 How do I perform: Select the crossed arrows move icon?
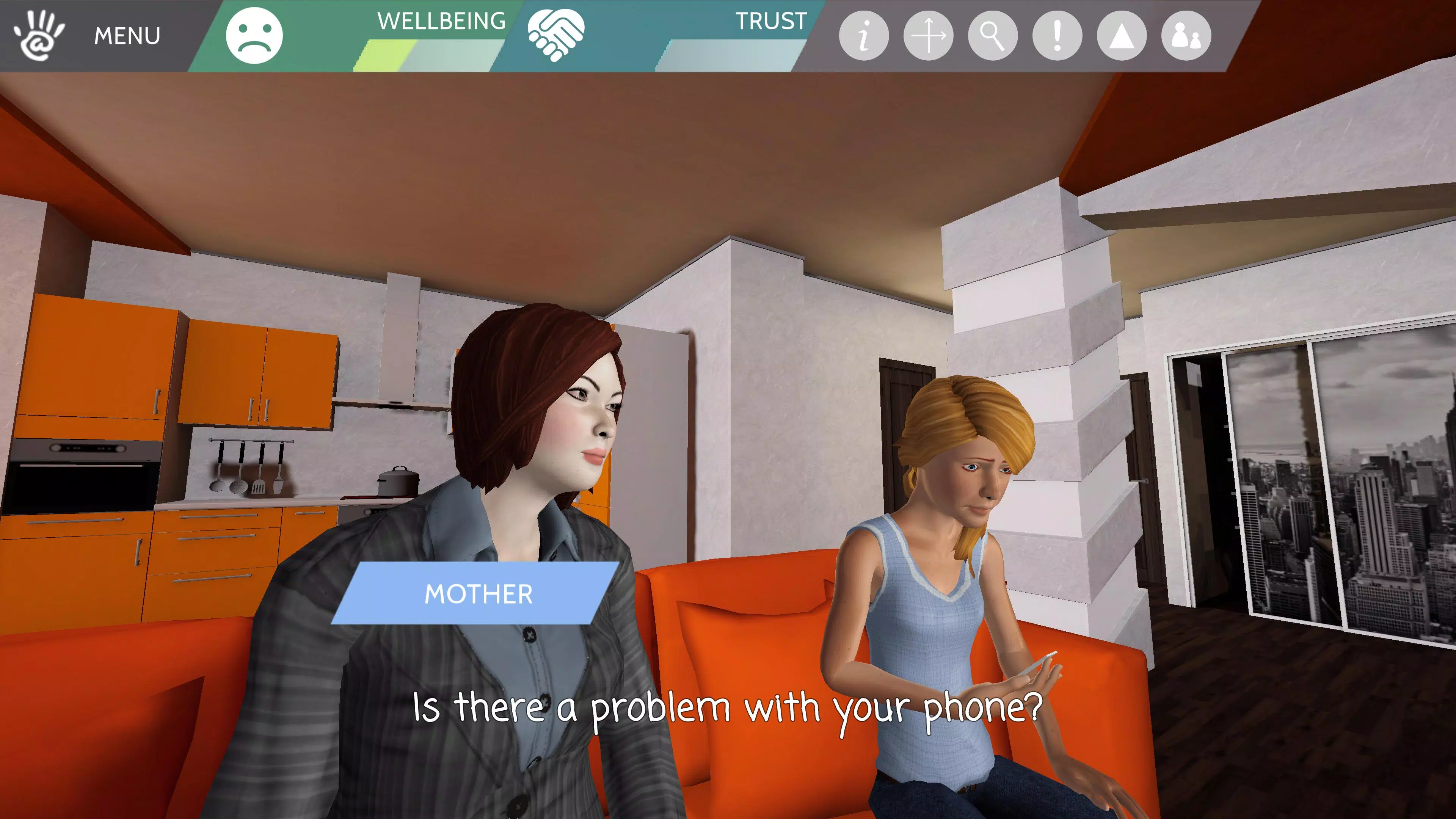[928, 36]
